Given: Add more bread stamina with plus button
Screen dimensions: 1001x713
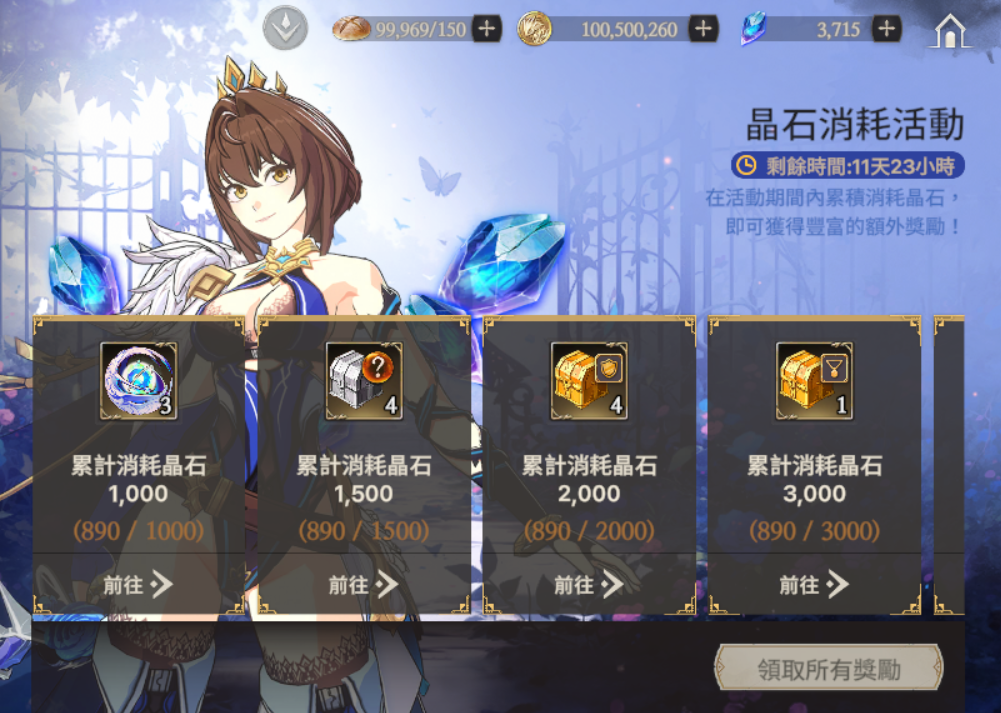Looking at the screenshot, I should (486, 29).
